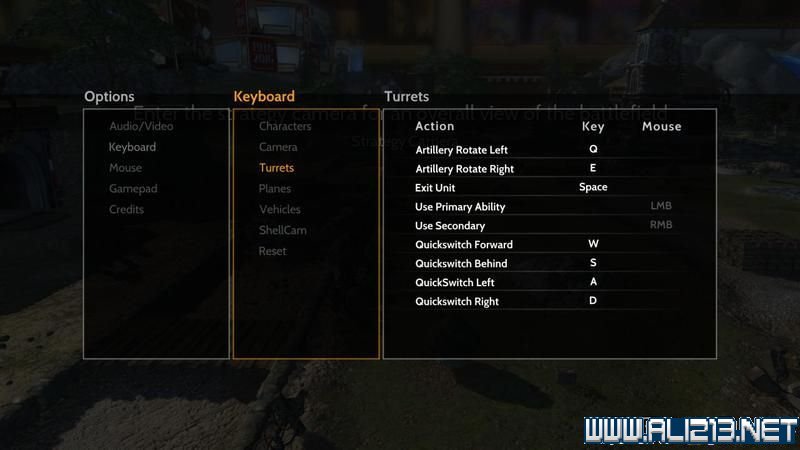Viewport: 800px width, 450px height.
Task: Open the Mouse options
Action: click(x=125, y=168)
